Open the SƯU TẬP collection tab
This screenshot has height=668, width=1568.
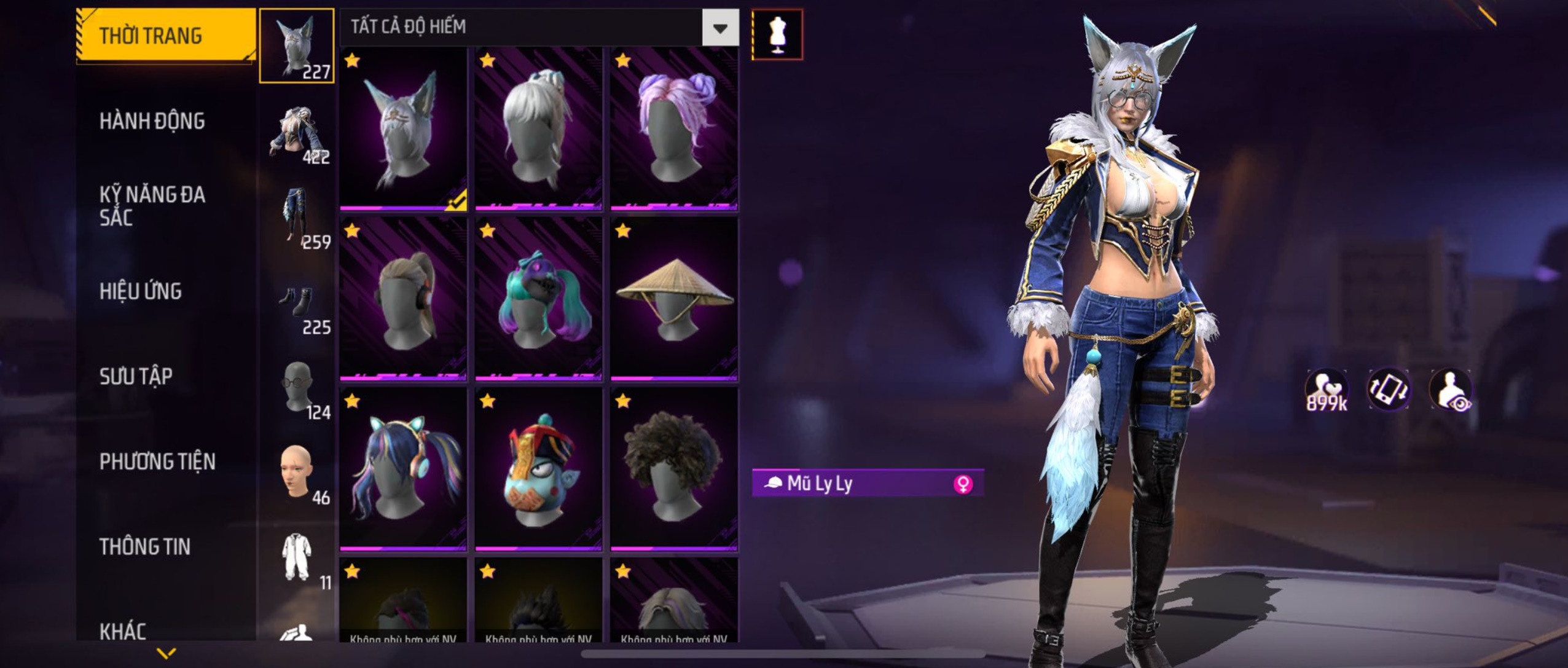(x=136, y=376)
